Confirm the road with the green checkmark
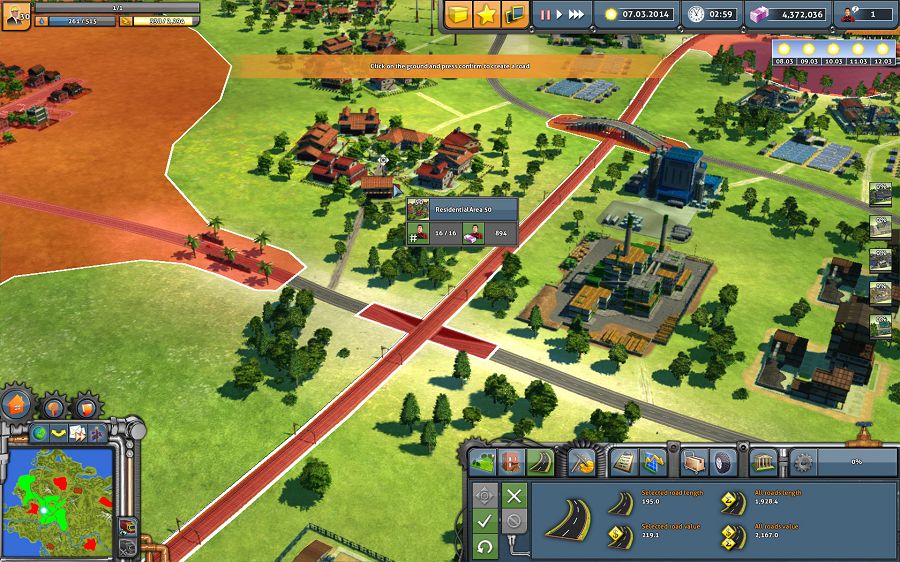 (484, 521)
